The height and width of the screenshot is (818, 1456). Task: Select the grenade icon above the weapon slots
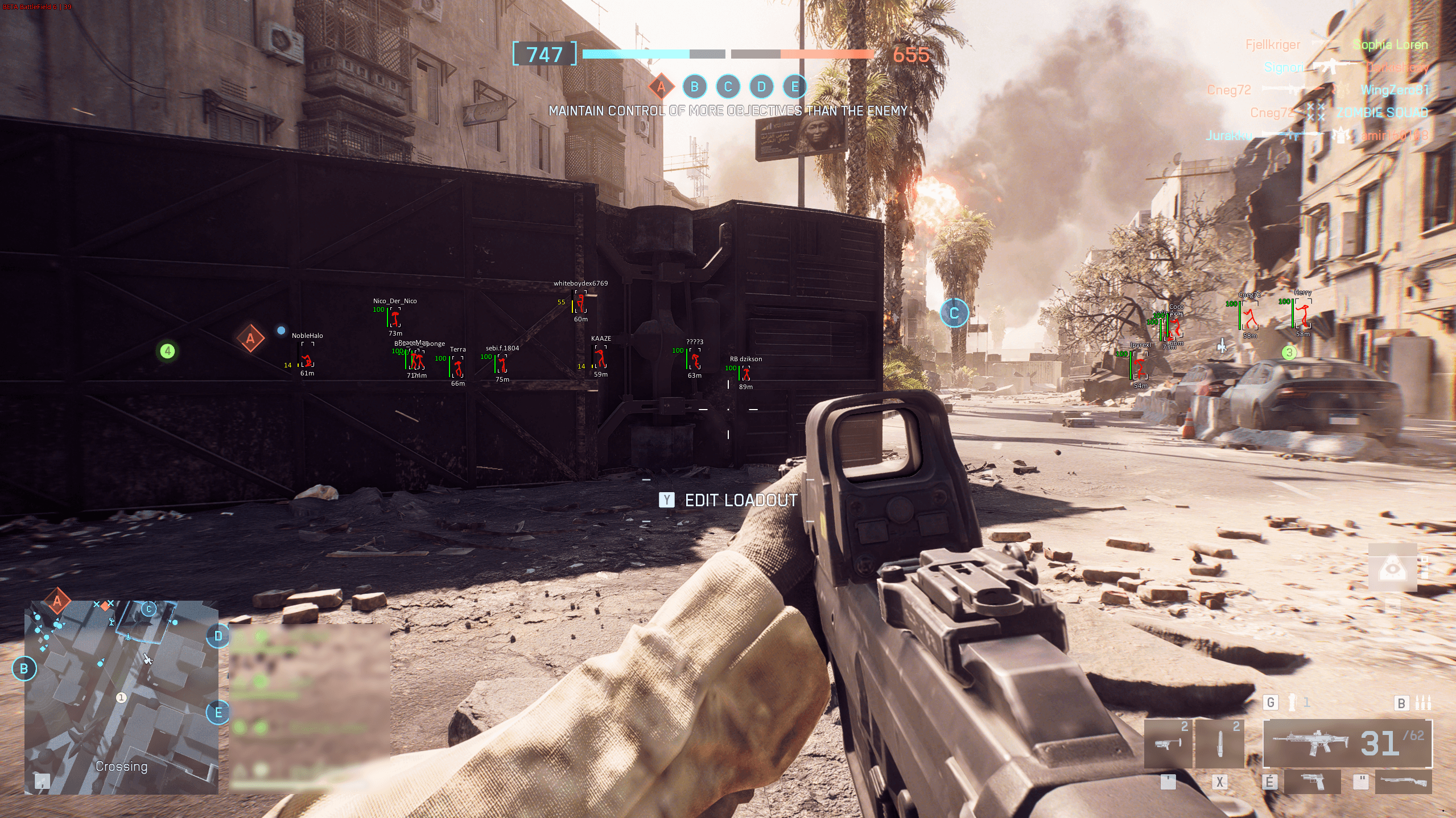tap(1293, 703)
